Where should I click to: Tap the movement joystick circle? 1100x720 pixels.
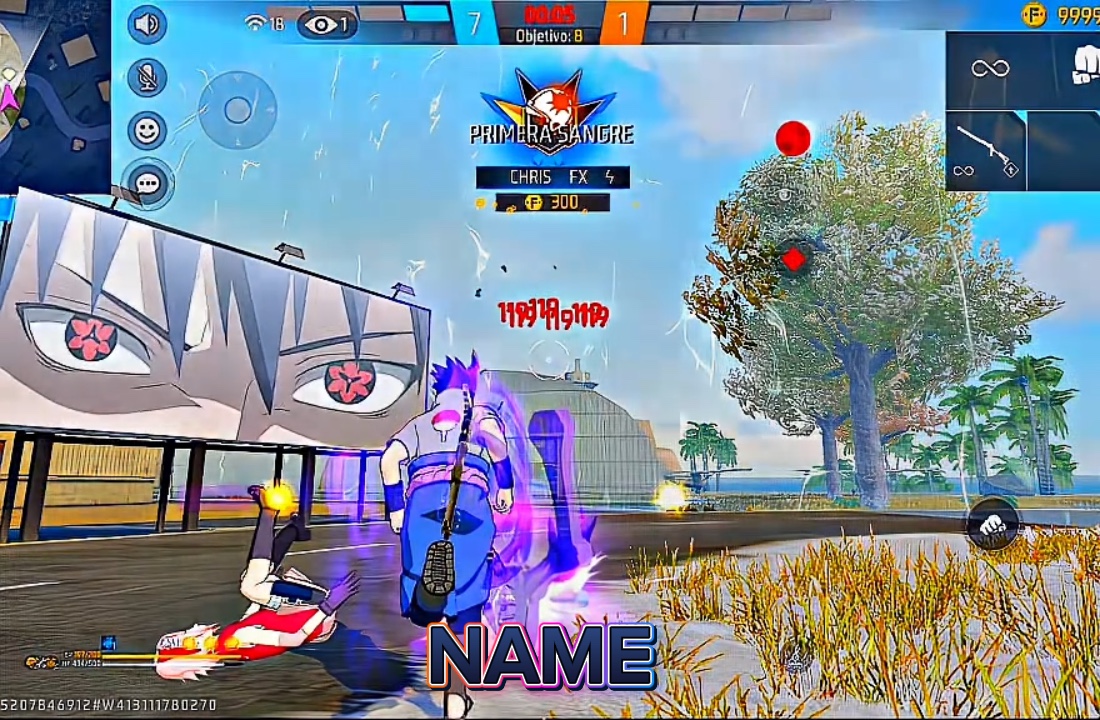237,110
